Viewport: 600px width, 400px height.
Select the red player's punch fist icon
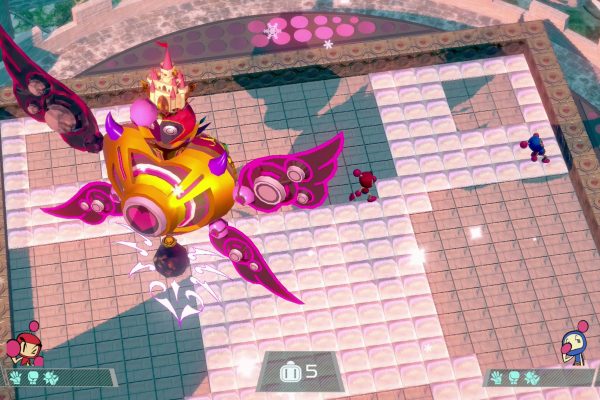(32, 377)
